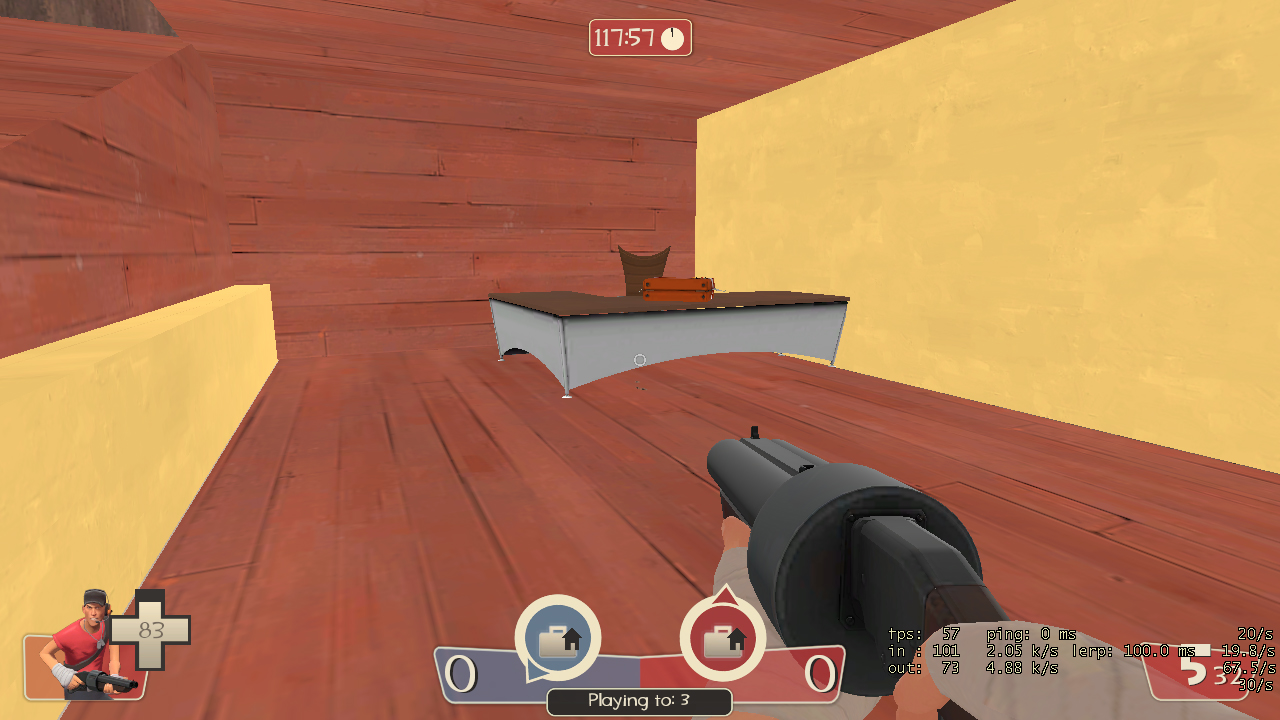Click the ping readout in the net graph
This screenshot has width=1280, height=720.
pos(1031,634)
